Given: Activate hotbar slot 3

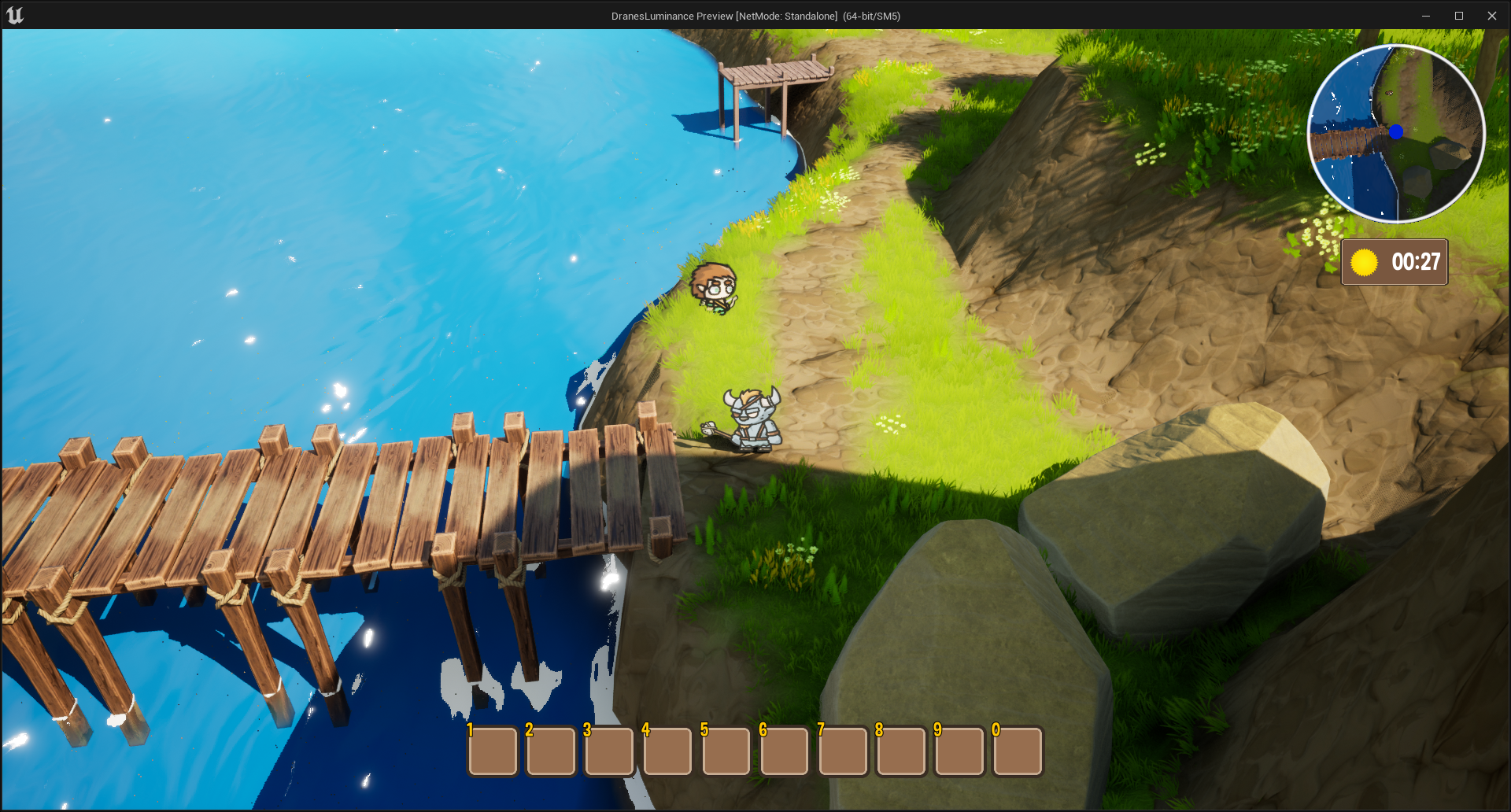Looking at the screenshot, I should click(x=609, y=751).
